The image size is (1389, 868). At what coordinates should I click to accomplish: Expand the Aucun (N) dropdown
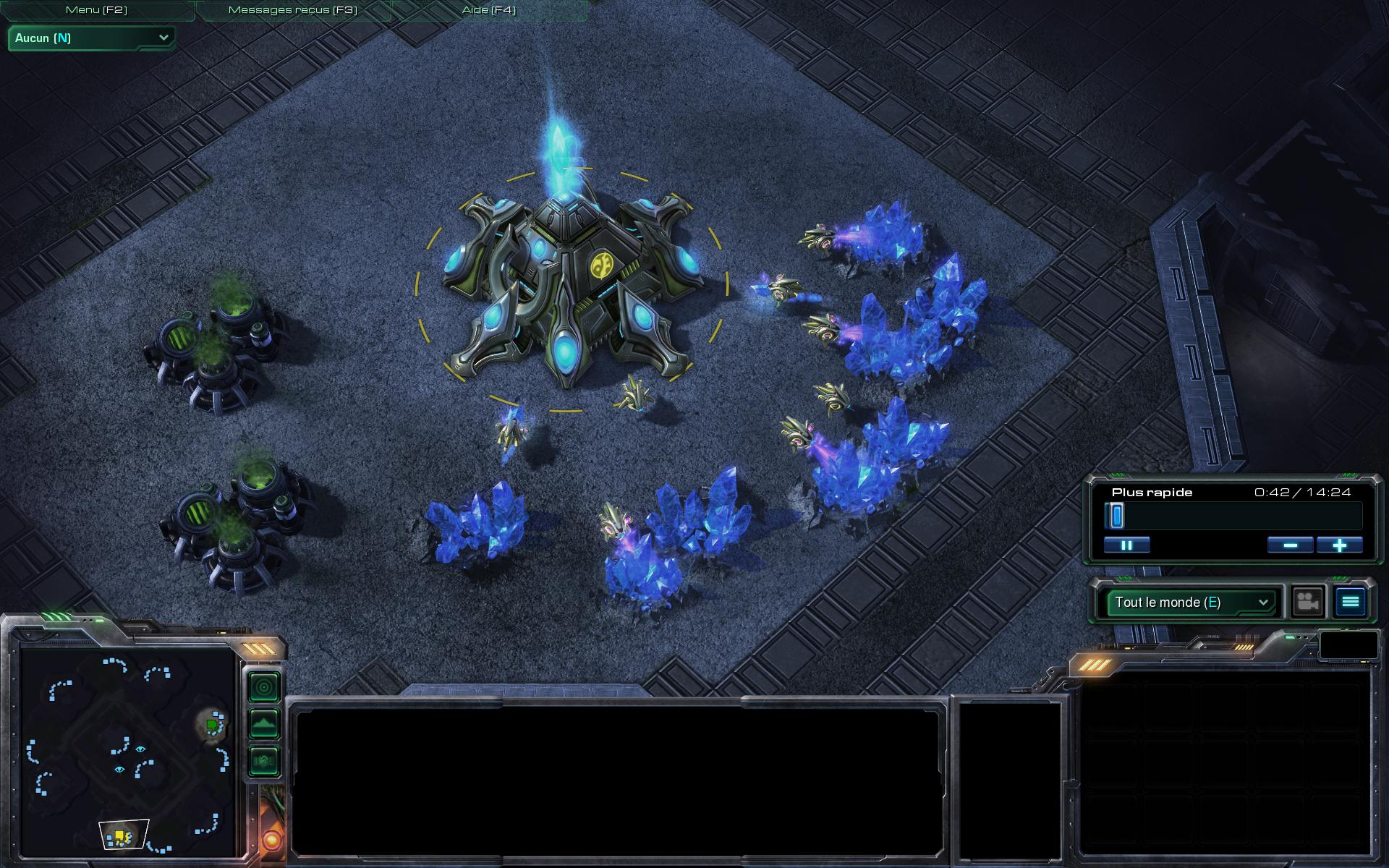point(92,38)
